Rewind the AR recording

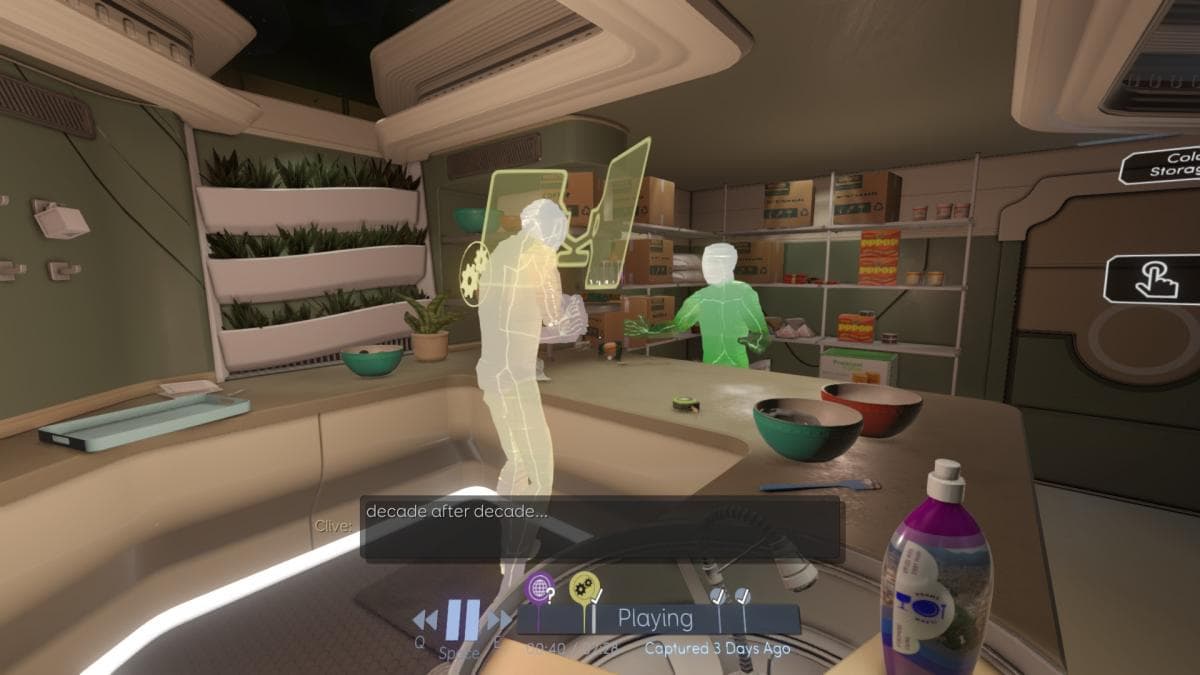click(x=425, y=621)
